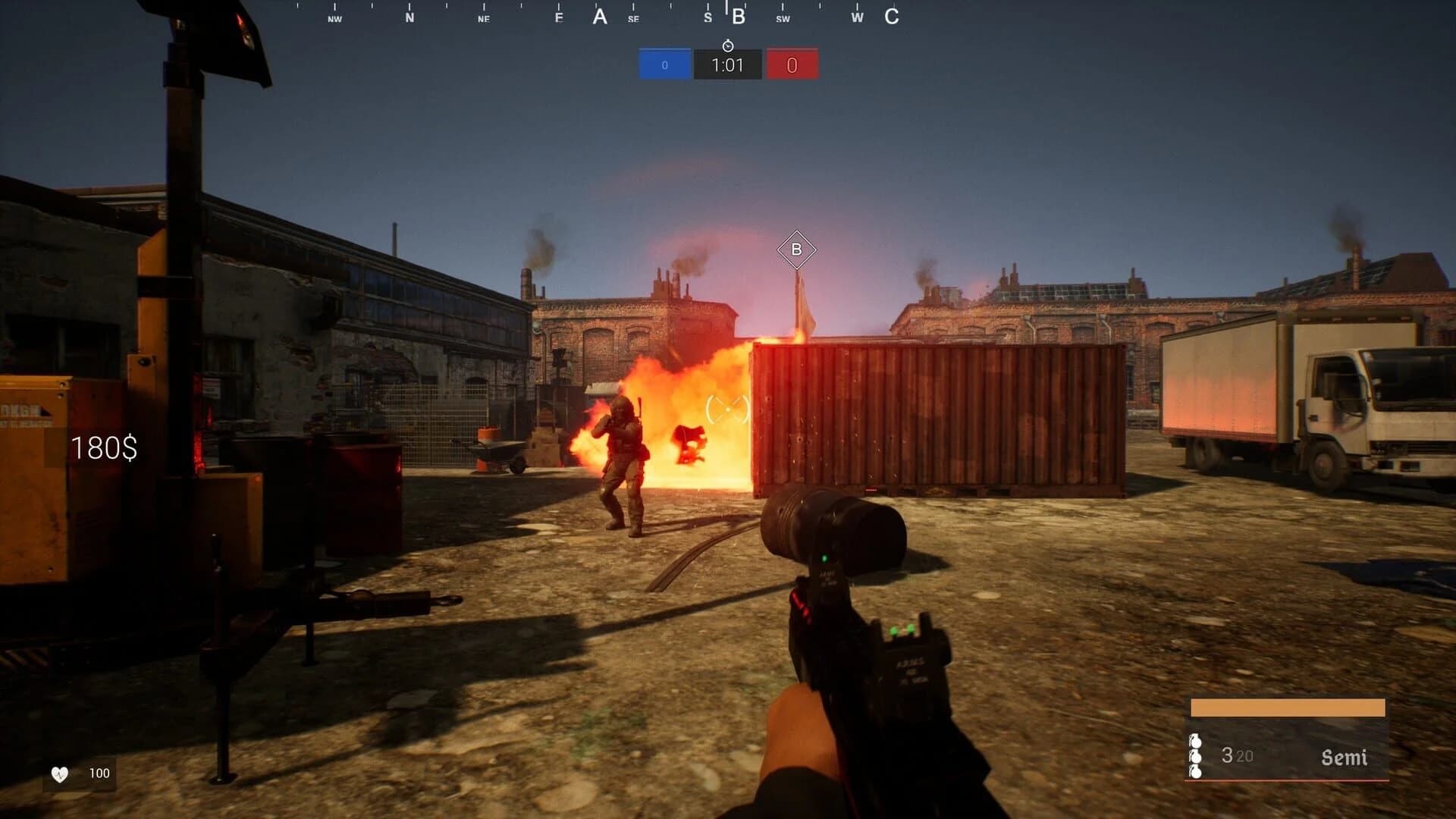
Task: Click the 100 health value
Action: point(99,773)
